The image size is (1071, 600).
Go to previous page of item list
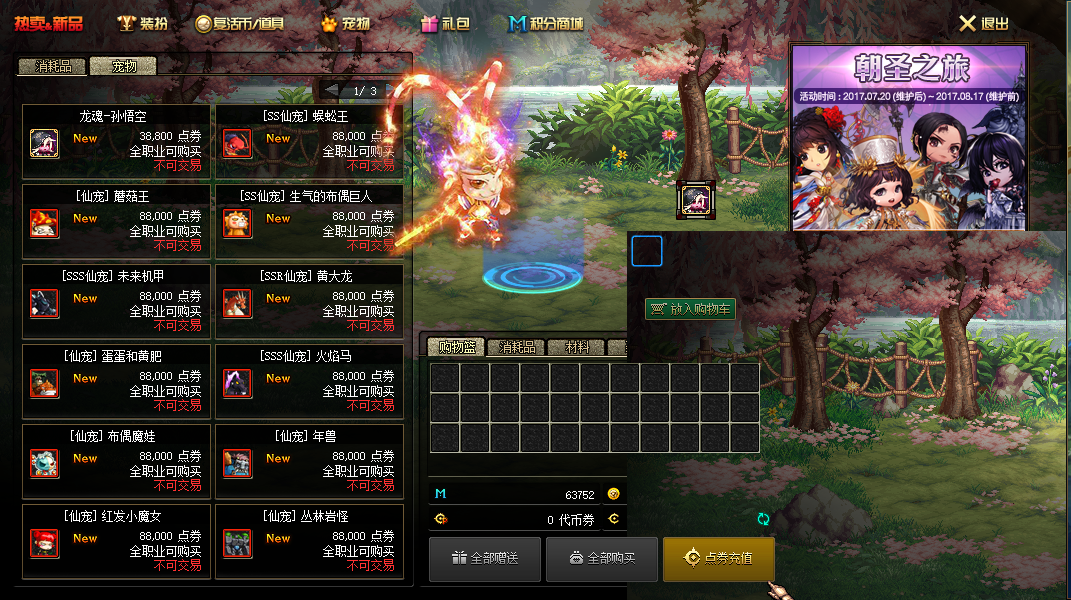point(331,90)
